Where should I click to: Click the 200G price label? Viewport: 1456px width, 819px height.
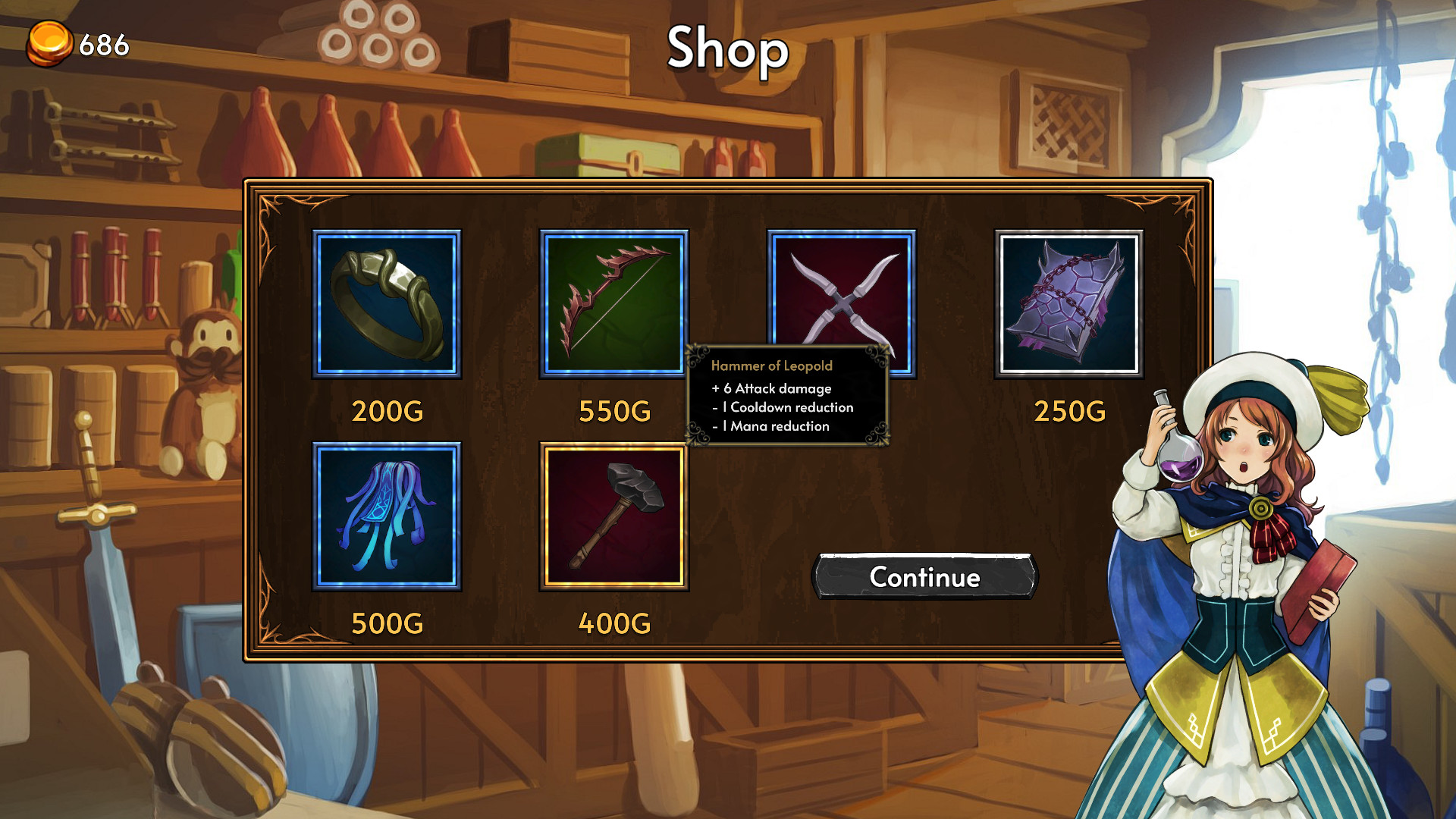(x=388, y=412)
